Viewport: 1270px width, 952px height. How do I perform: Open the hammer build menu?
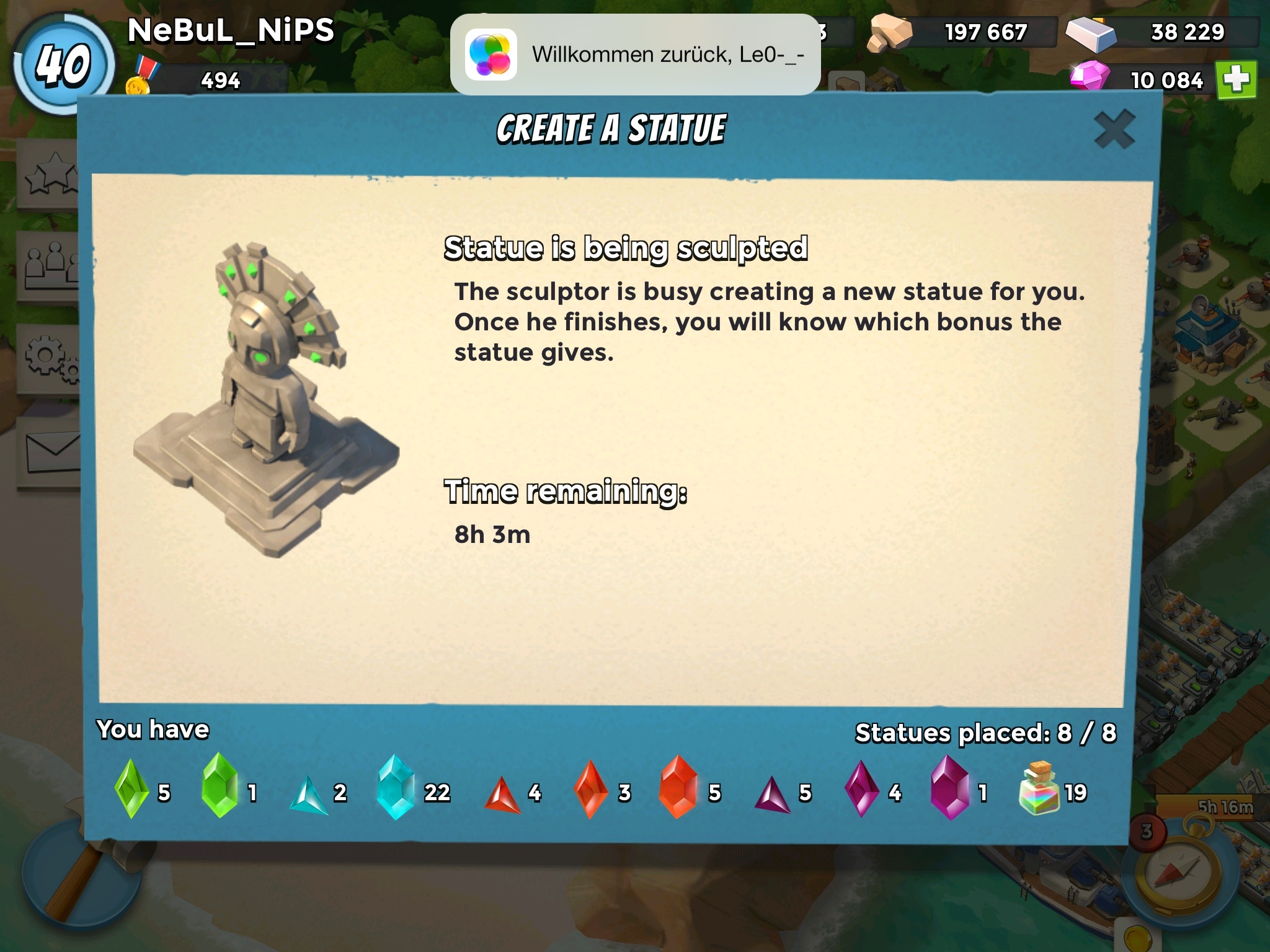point(74,880)
